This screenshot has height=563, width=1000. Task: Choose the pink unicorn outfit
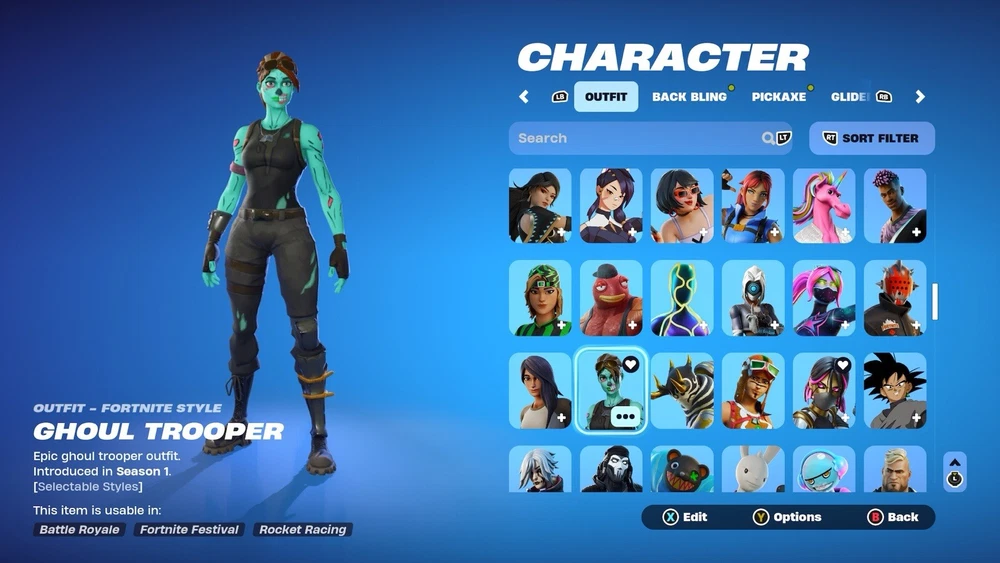[824, 206]
